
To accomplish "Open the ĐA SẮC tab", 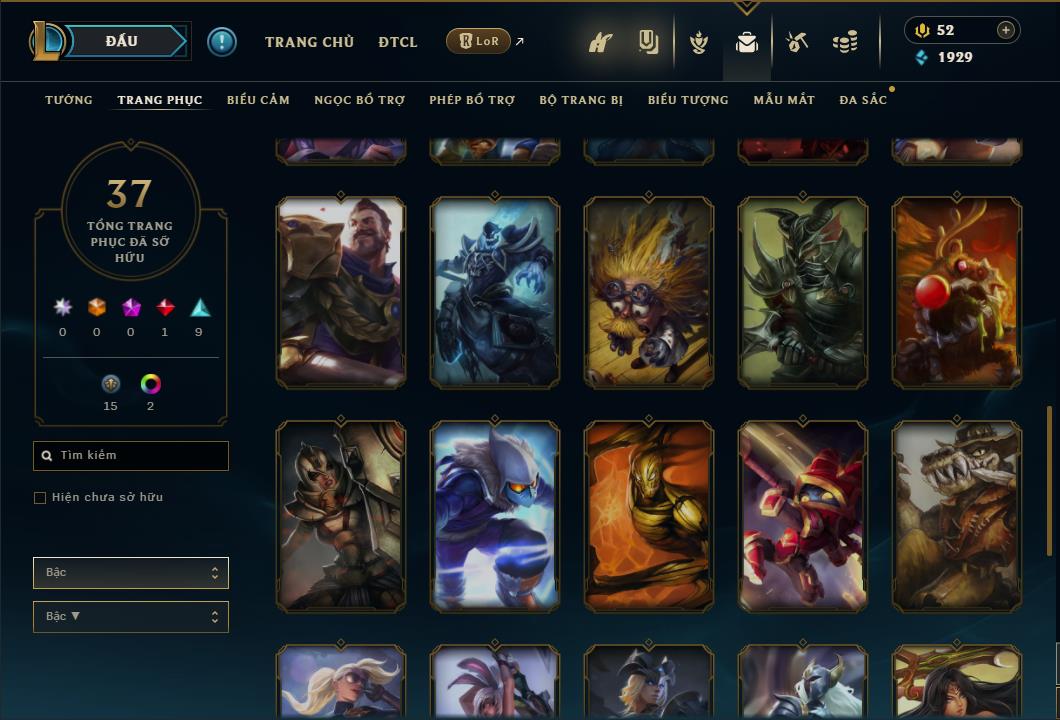I will [863, 100].
